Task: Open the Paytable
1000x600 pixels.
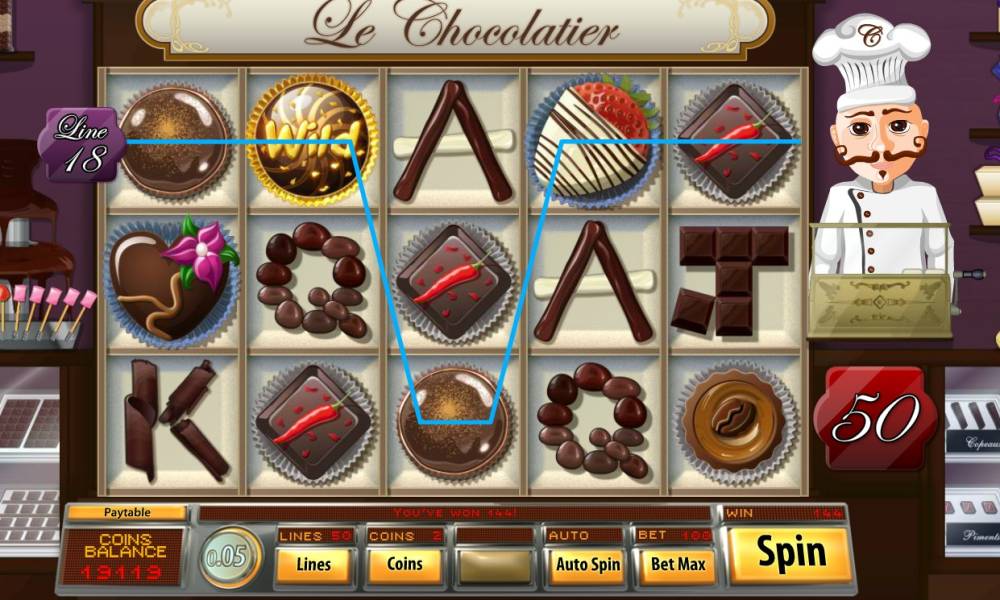Action: pos(128,513)
